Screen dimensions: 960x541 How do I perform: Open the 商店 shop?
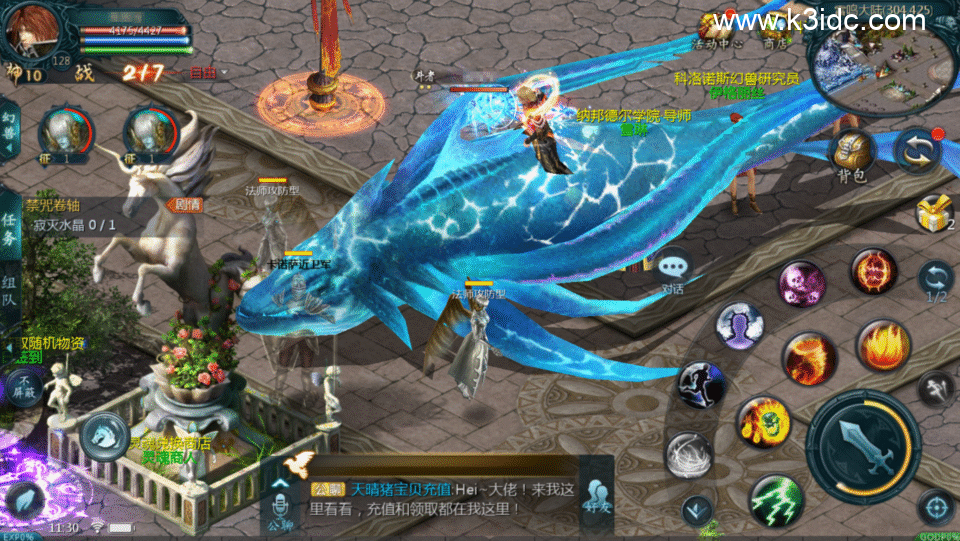pos(775,32)
